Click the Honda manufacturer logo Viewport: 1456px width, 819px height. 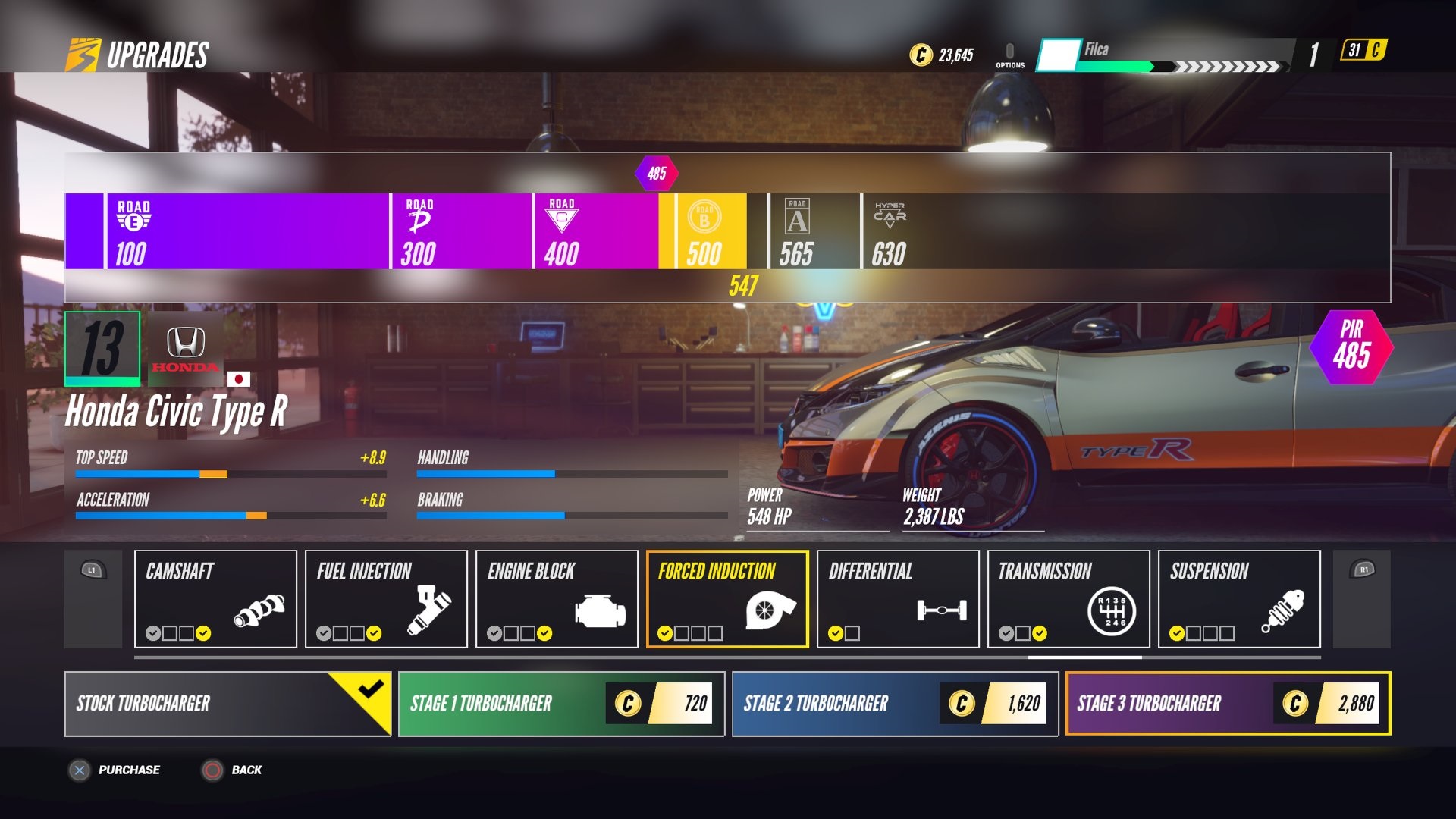[x=186, y=349]
